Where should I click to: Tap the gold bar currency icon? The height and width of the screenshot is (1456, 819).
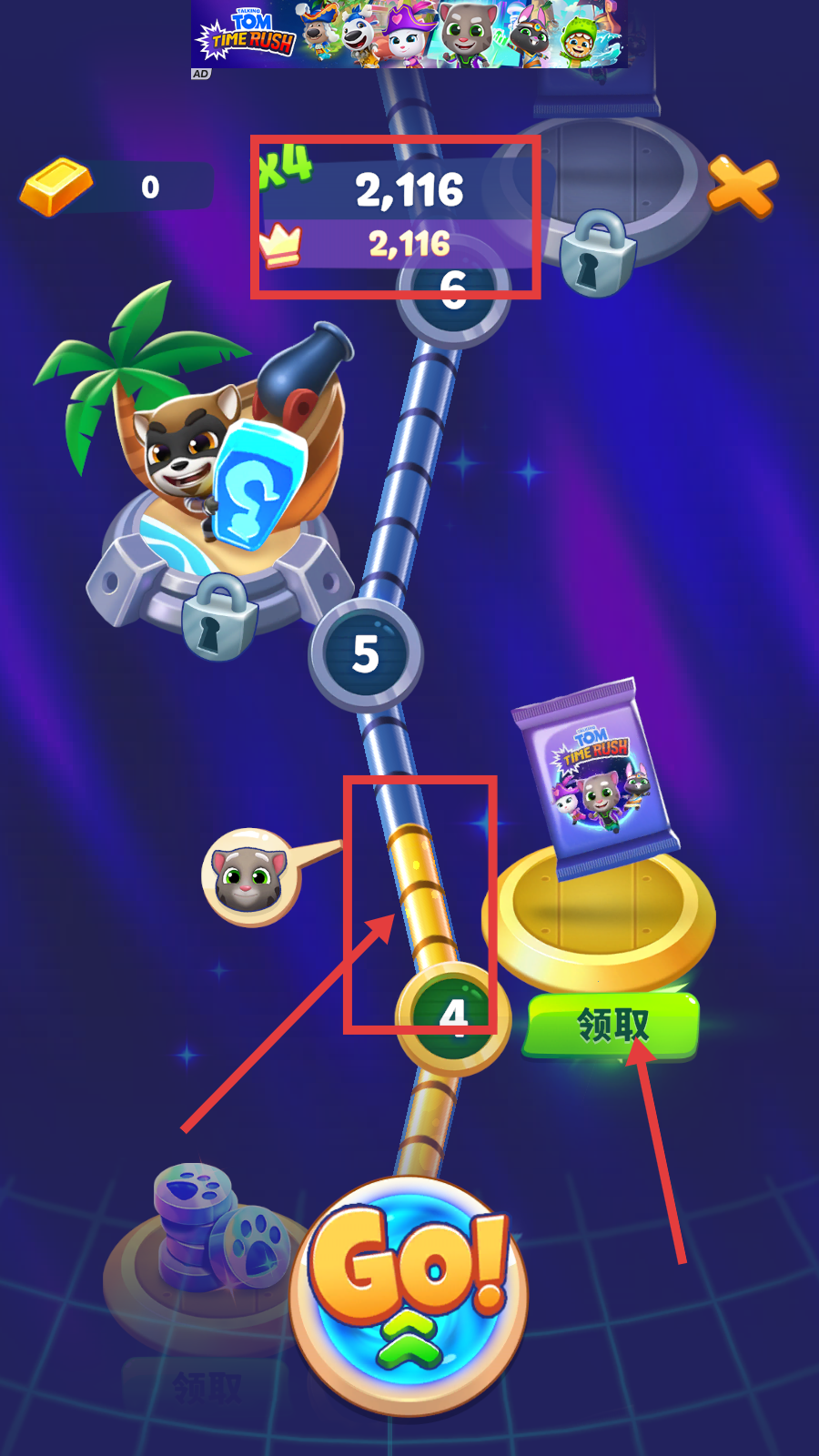tap(56, 187)
